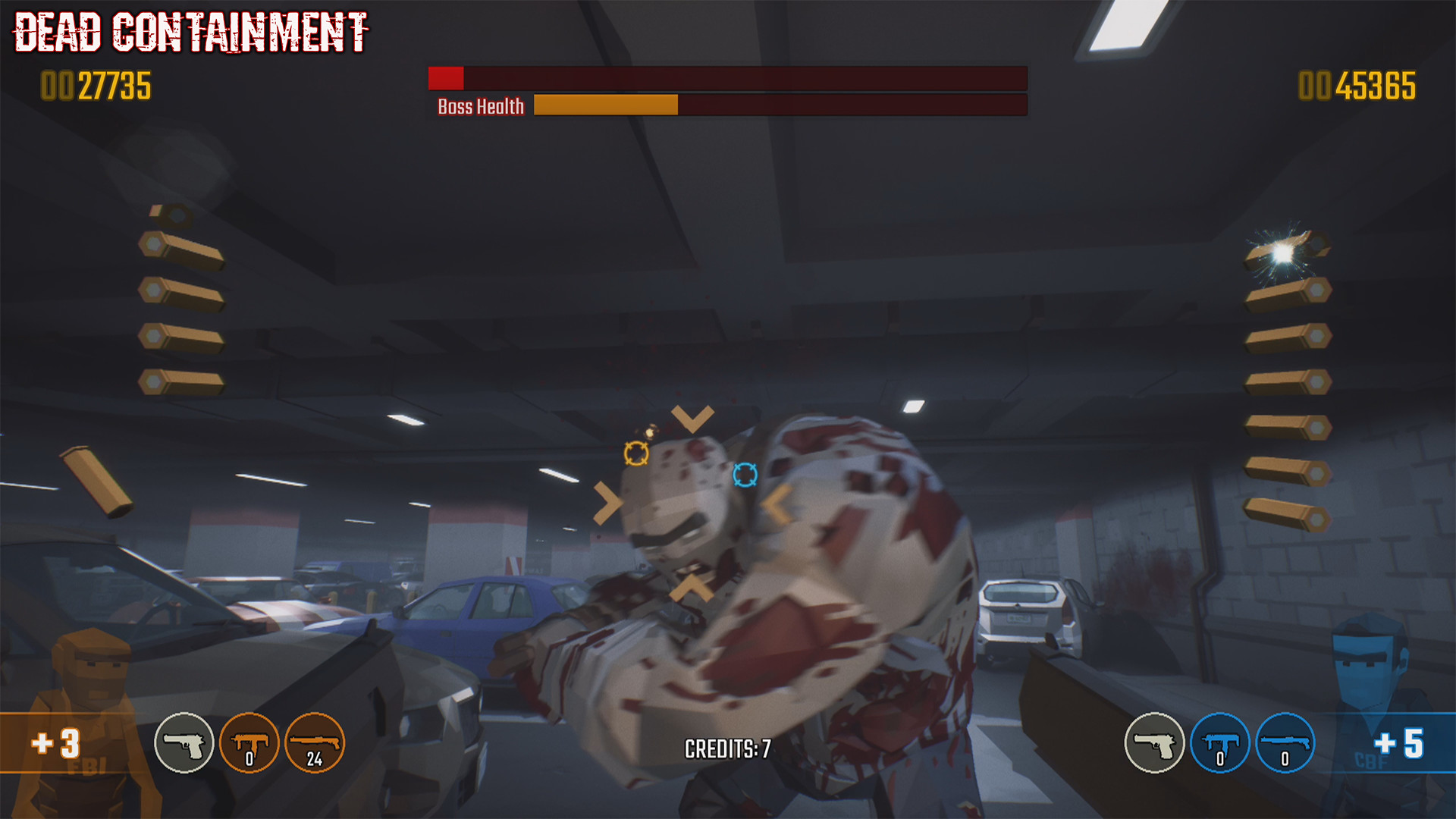Click the blue circular crosshair on the boss

[745, 475]
